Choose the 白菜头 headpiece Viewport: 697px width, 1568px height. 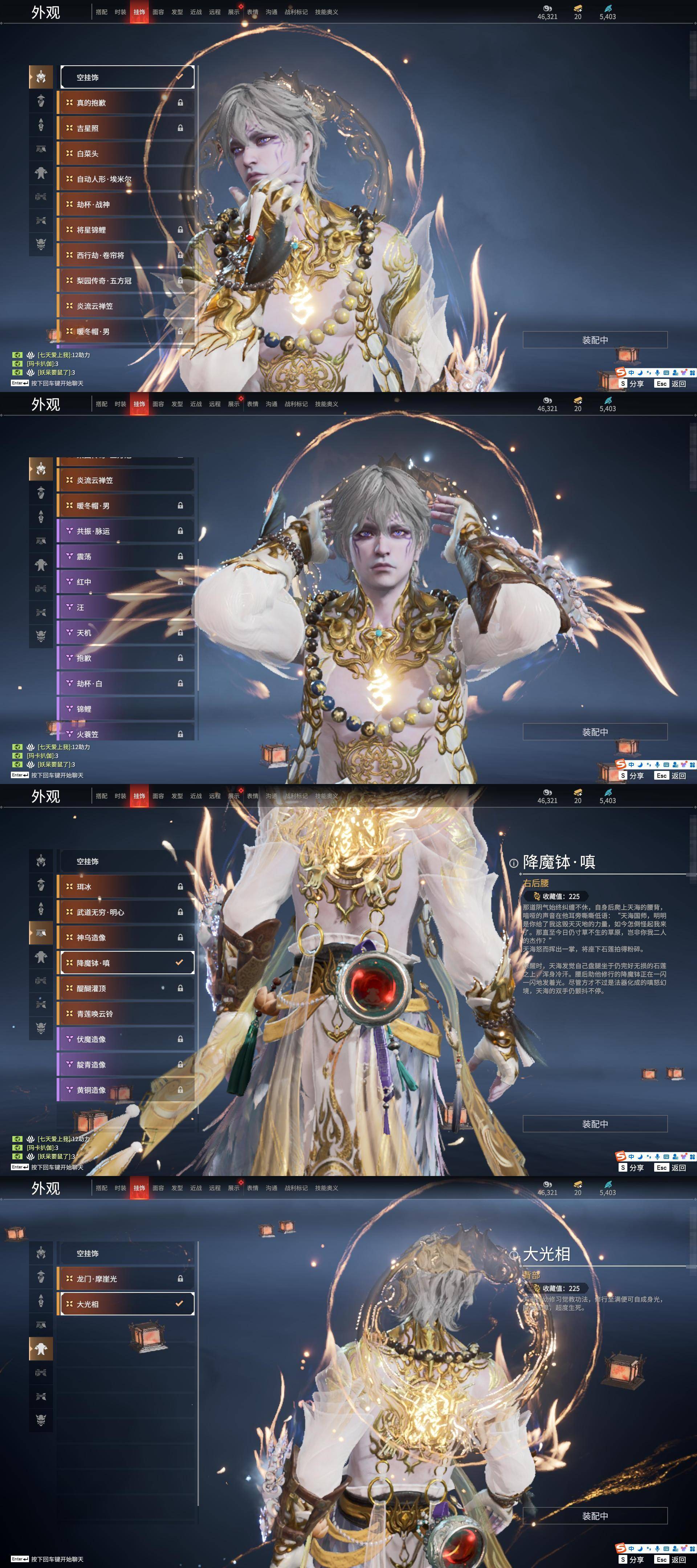127,154
